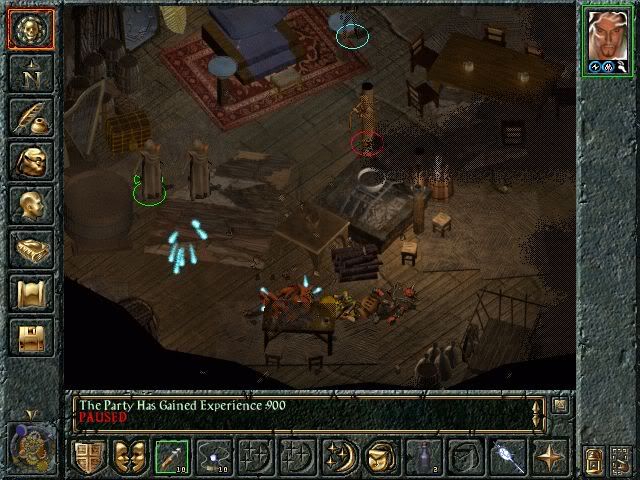This screenshot has height=480, width=640.
Task: Click the Use Item button
Action: pyautogui.click(x=381, y=456)
